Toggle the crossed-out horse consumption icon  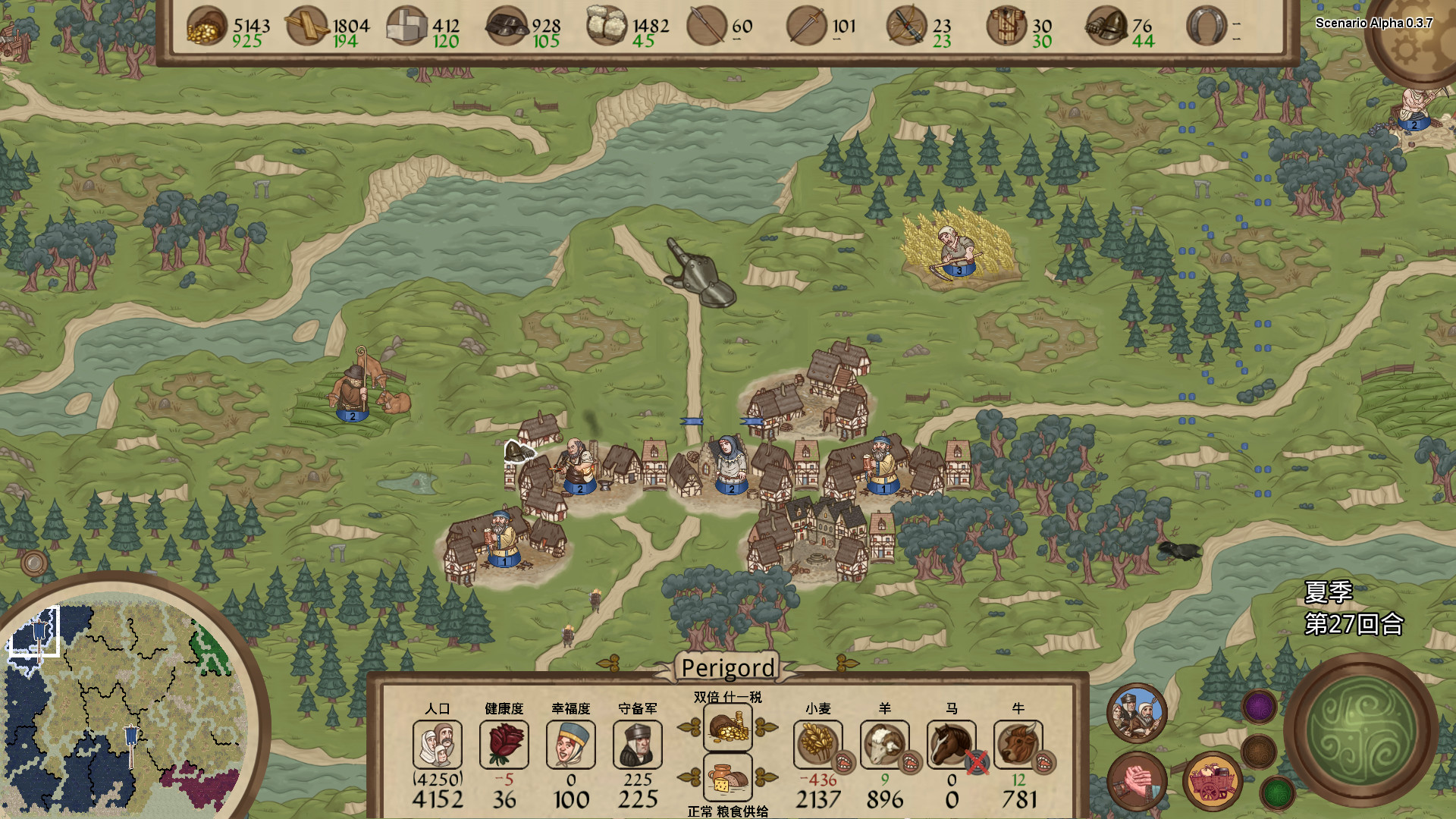click(x=977, y=762)
